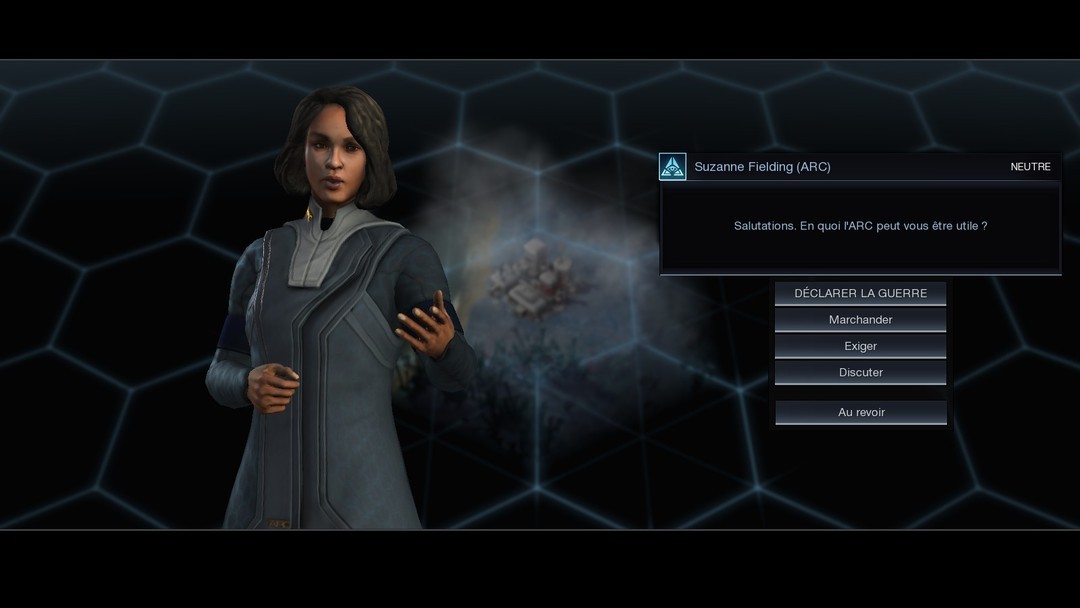The width and height of the screenshot is (1080, 608).
Task: Choose DÉCLARER LA GUERRE option
Action: 860,293
